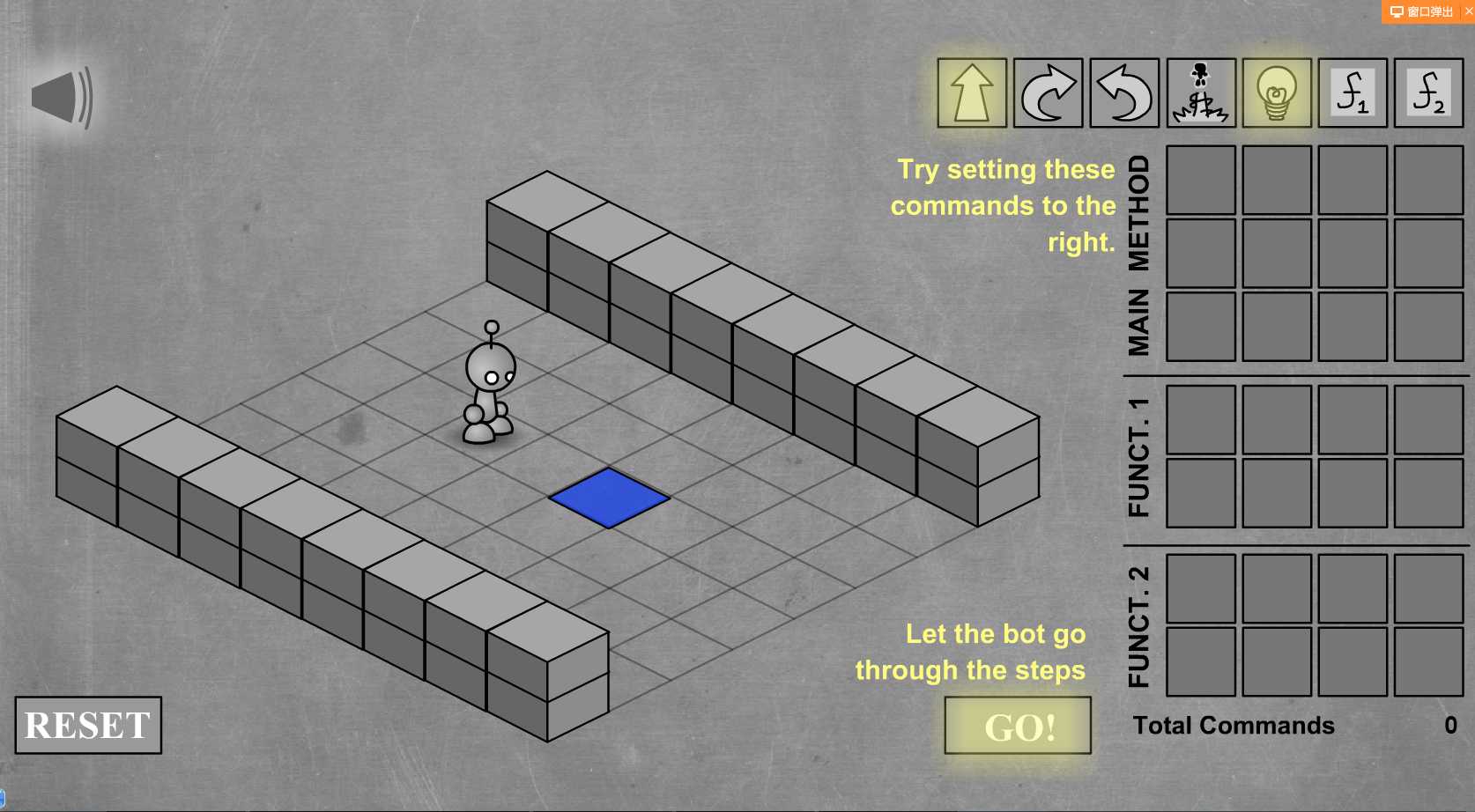Viewport: 1475px width, 812px height.
Task: Choose the light bulb command
Action: coord(1277,93)
